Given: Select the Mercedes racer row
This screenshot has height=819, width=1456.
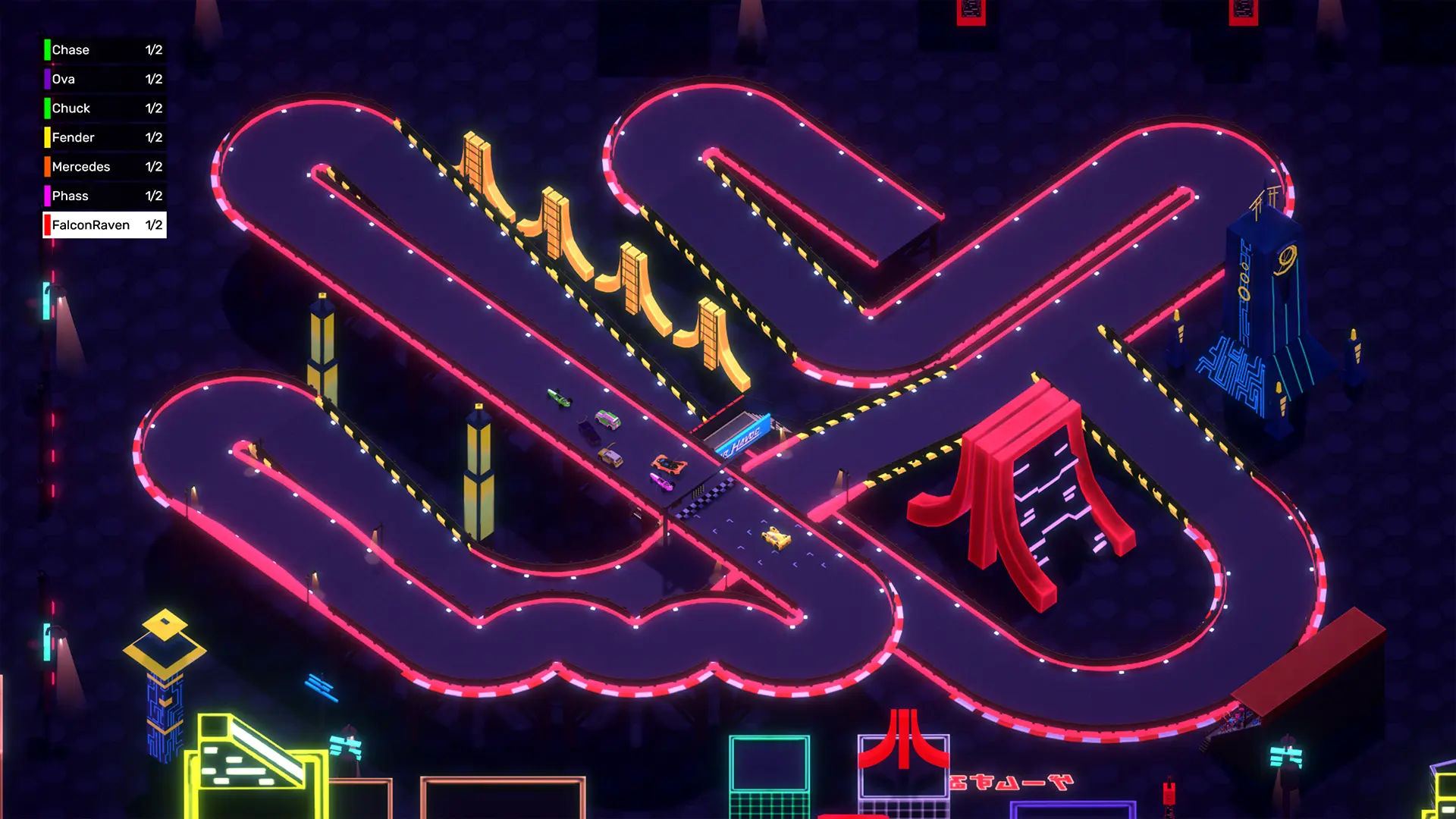Looking at the screenshot, I should click(x=105, y=167).
